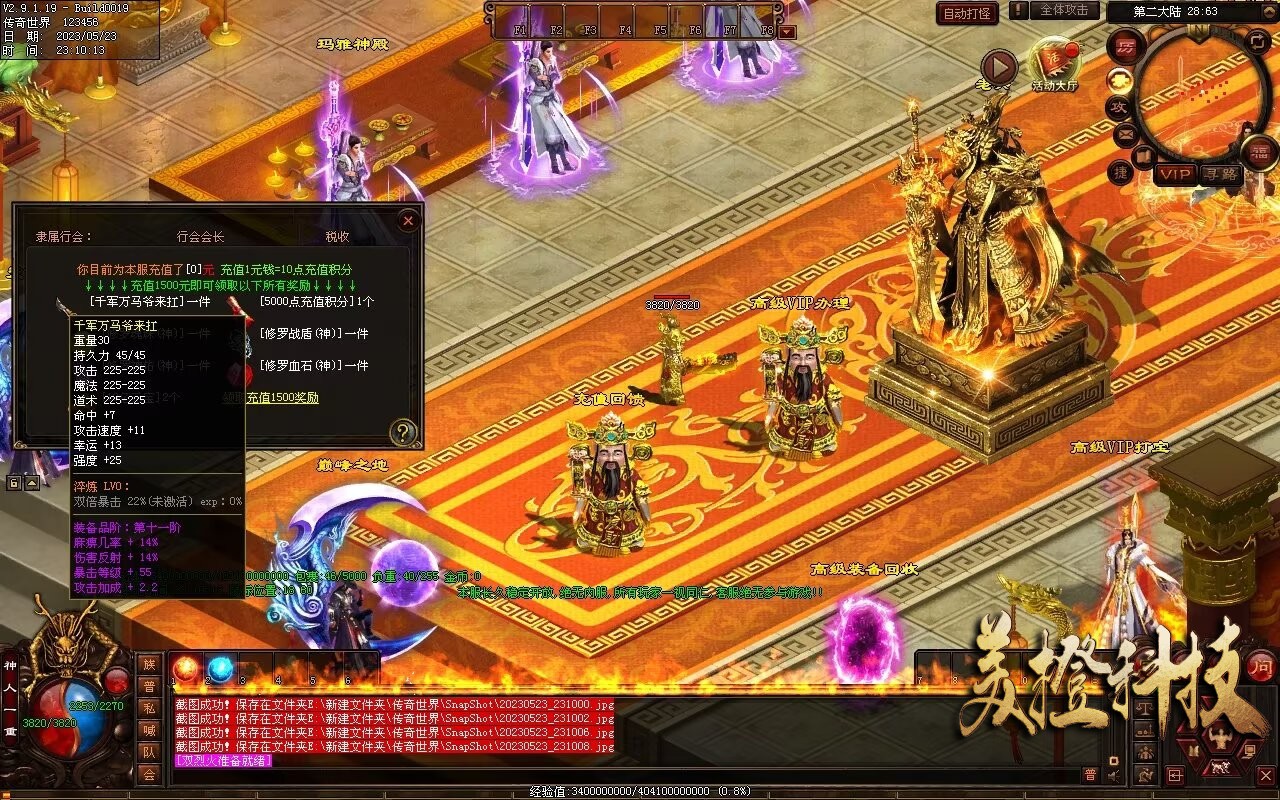
Task: Click the round play arrow button
Action: click(998, 67)
